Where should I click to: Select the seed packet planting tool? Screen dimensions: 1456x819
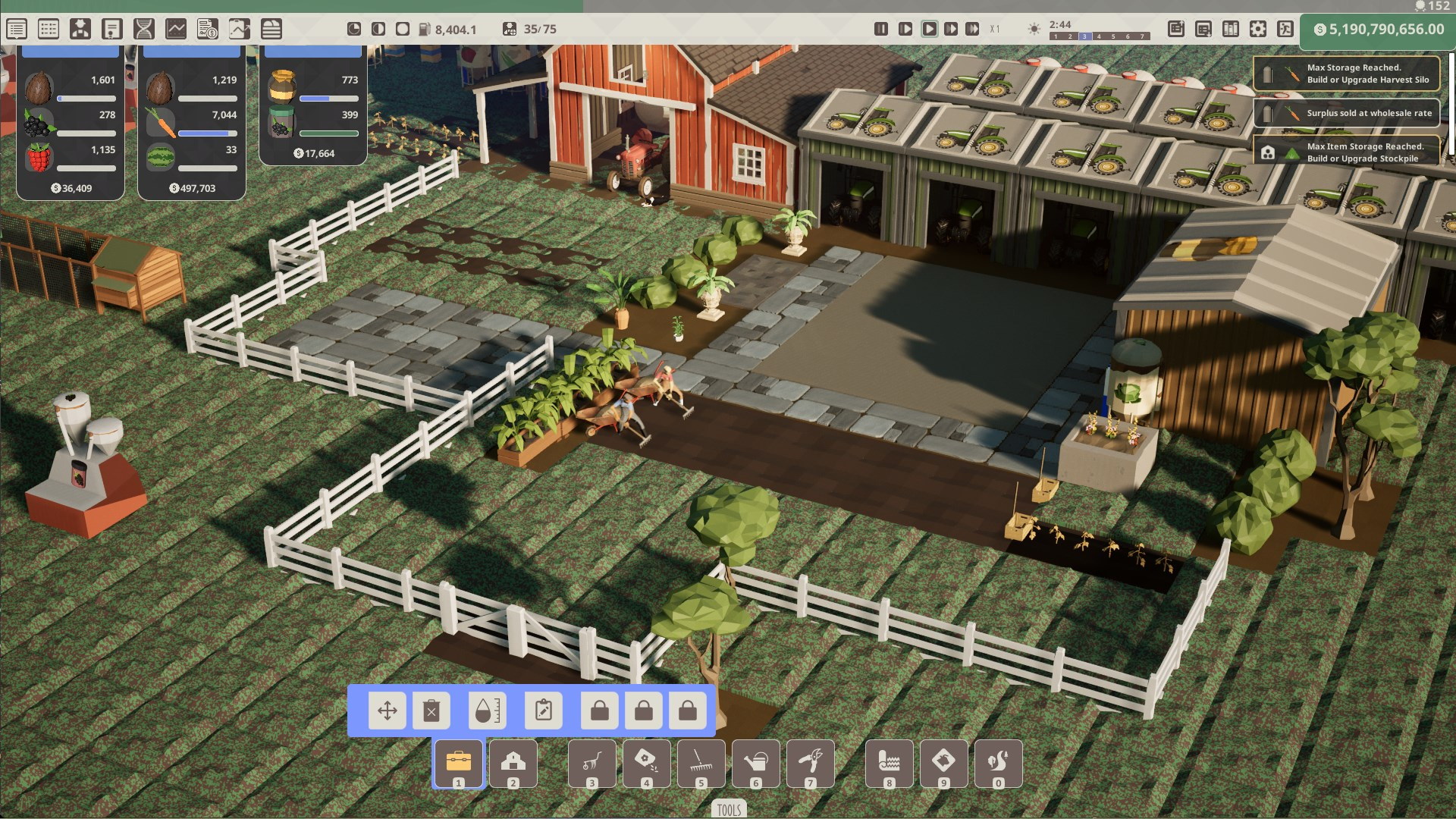[647, 764]
